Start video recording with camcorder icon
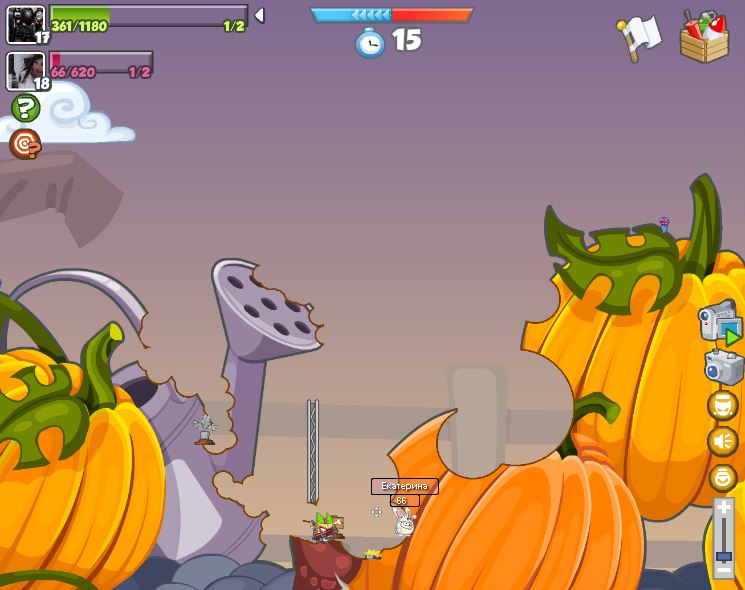This screenshot has height=590, width=745. click(x=720, y=323)
